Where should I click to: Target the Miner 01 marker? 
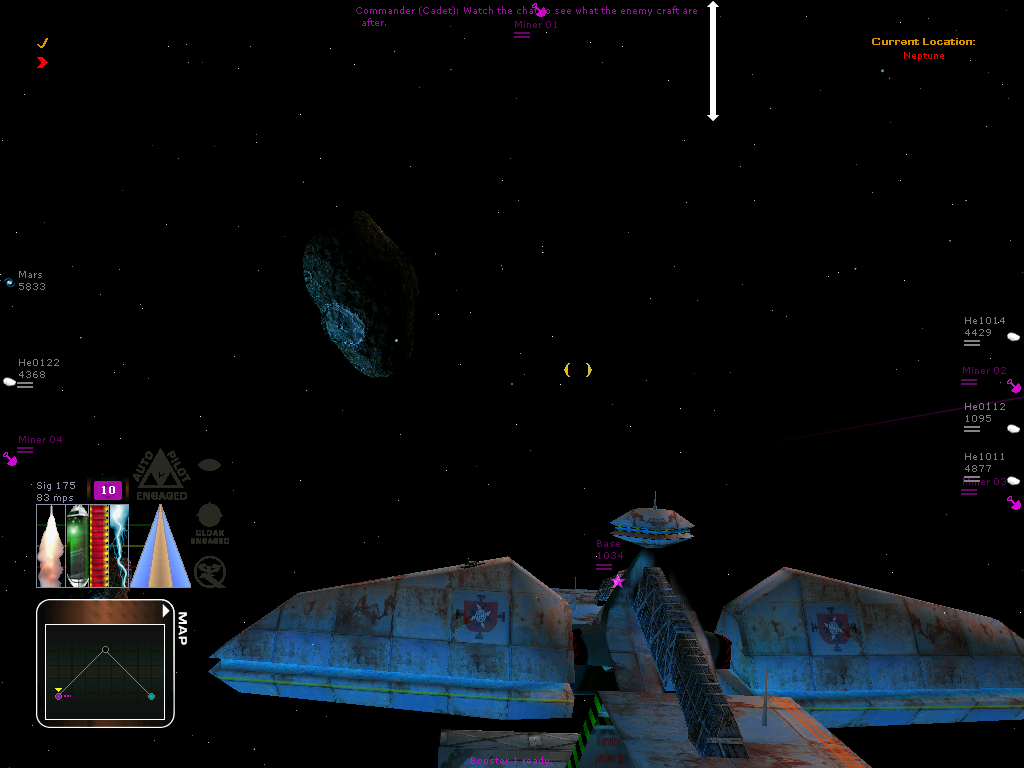(539, 11)
